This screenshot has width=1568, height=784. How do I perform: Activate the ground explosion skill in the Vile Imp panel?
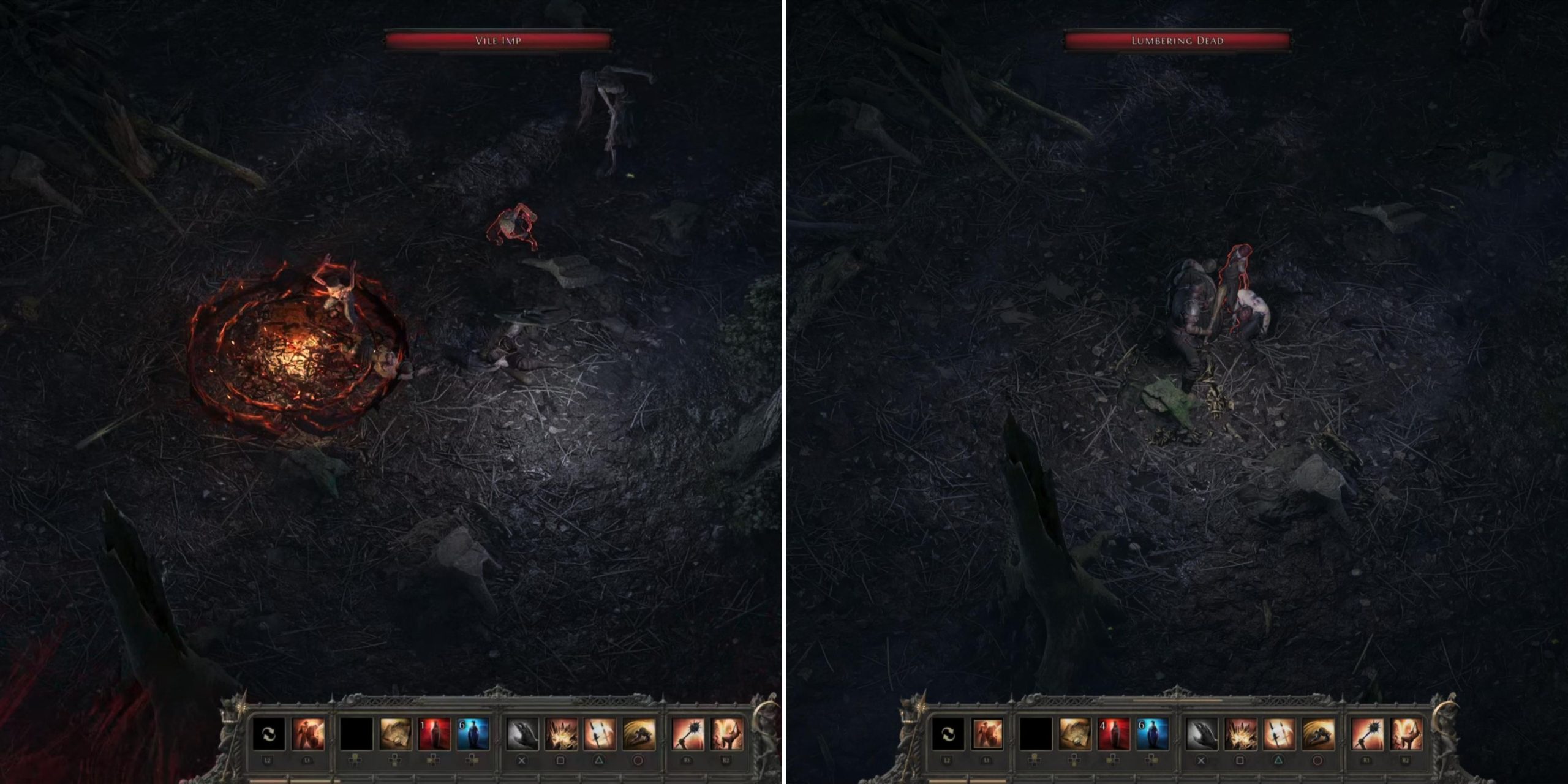[x=561, y=734]
